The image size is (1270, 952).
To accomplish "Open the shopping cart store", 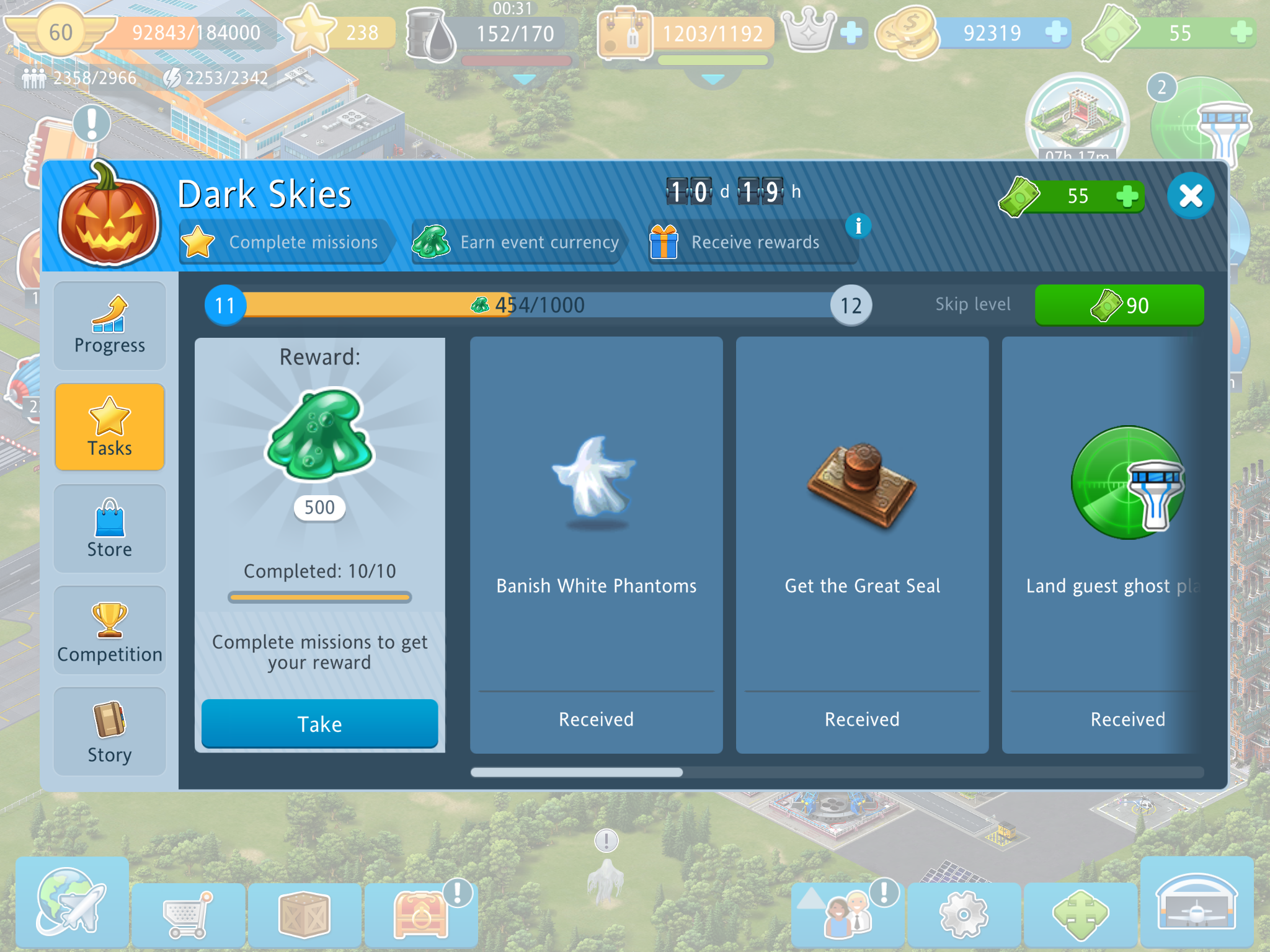I will pos(189,914).
